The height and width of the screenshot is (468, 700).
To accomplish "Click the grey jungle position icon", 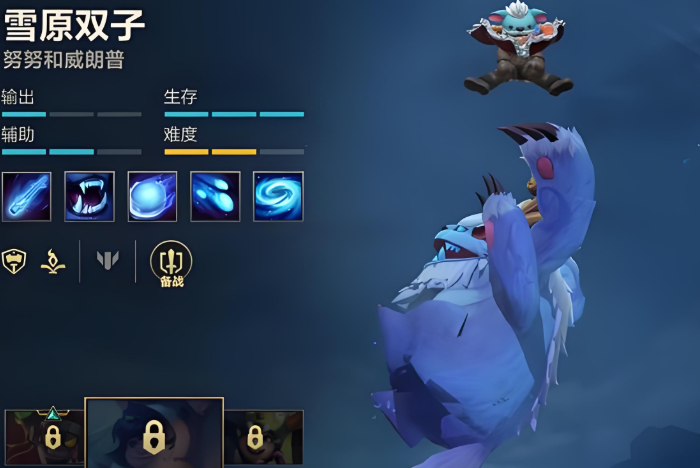I will pos(108,261).
